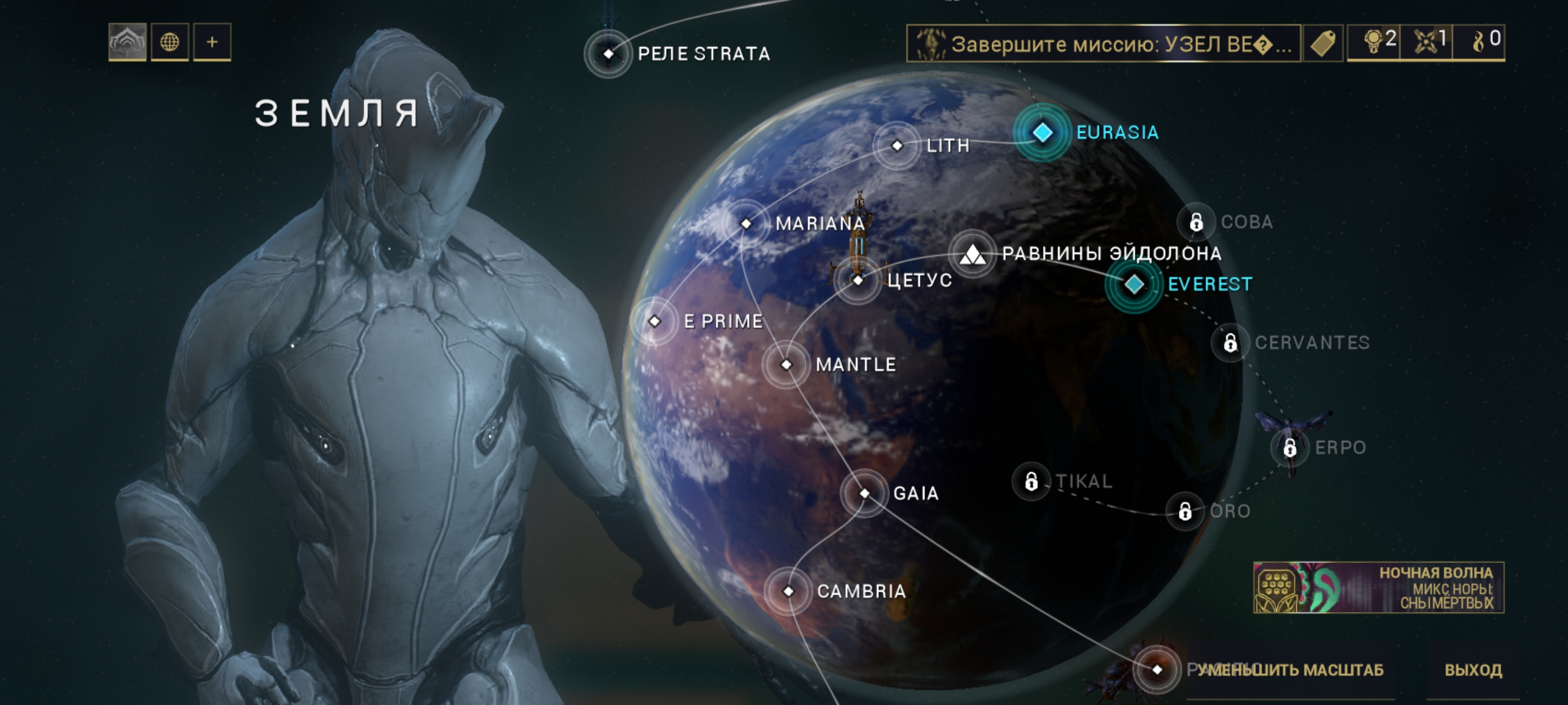Screen dimensions: 1568x705
Task: Open the quest tracker Завершите миссию
Action: pos(1103,43)
